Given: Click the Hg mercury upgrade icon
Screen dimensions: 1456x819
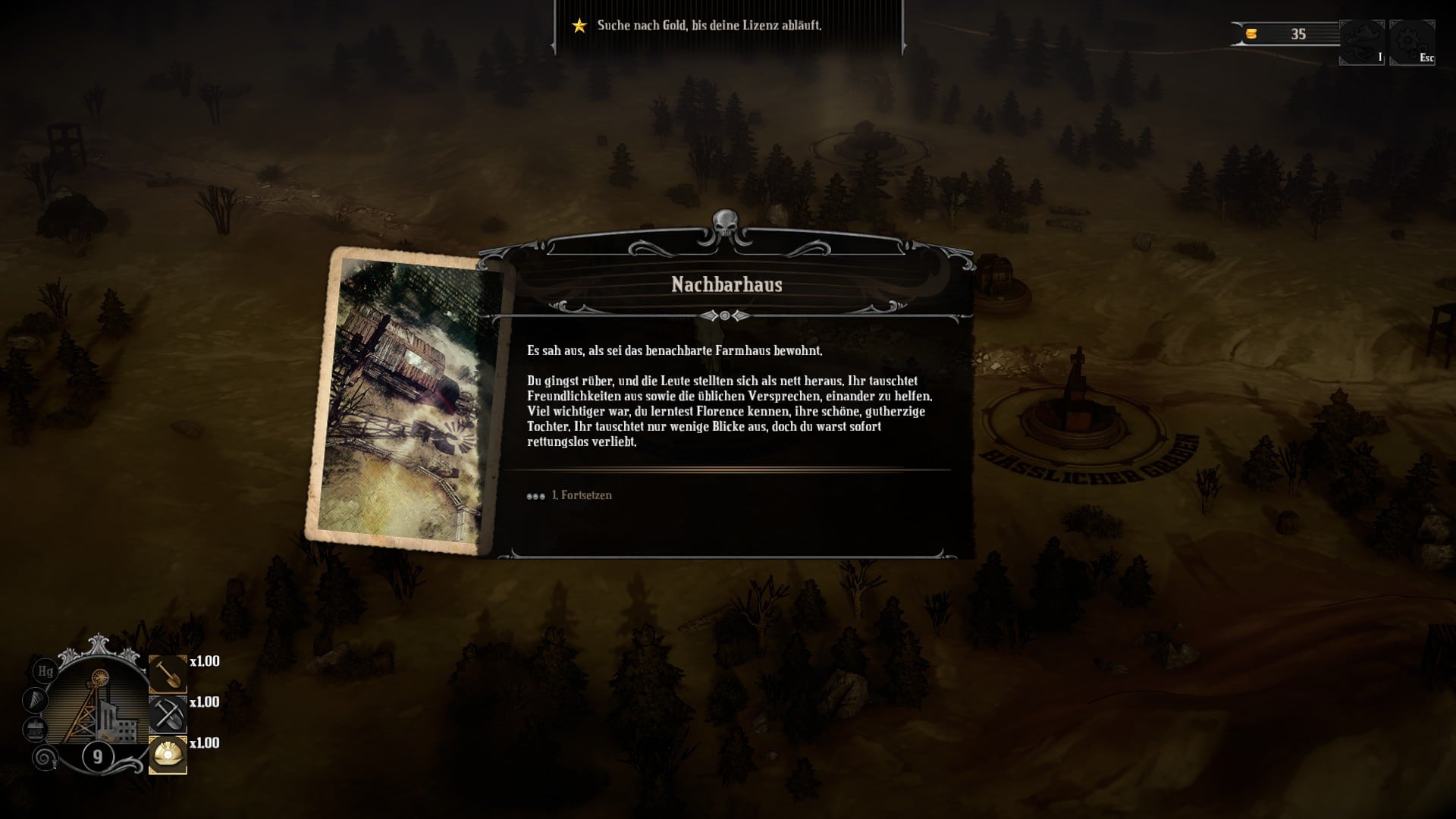Looking at the screenshot, I should tap(45, 671).
